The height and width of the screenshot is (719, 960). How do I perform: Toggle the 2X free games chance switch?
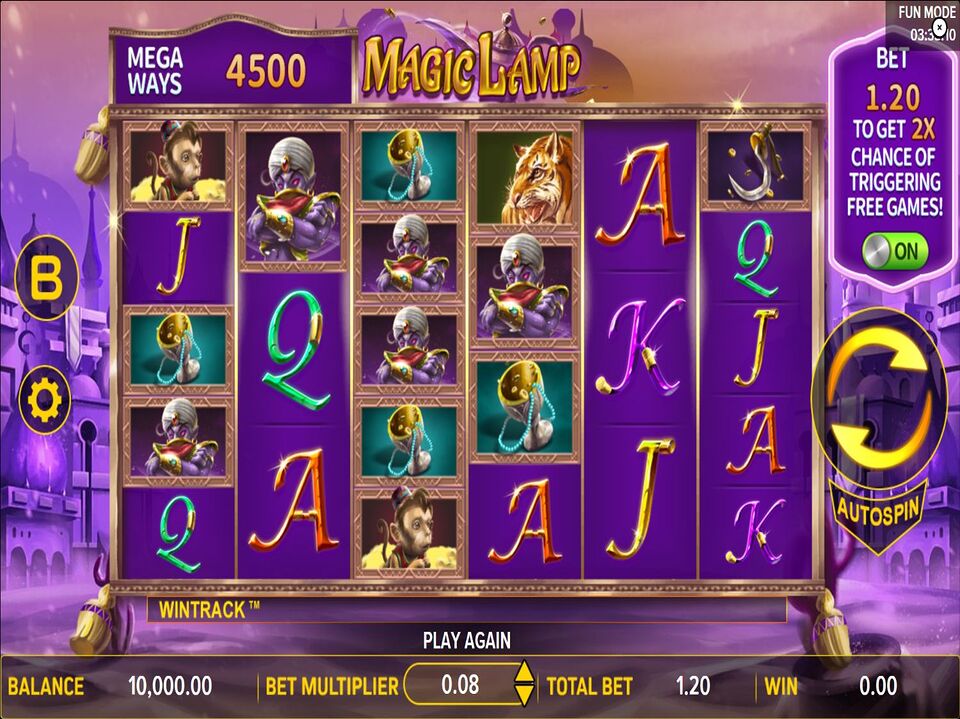click(x=895, y=251)
